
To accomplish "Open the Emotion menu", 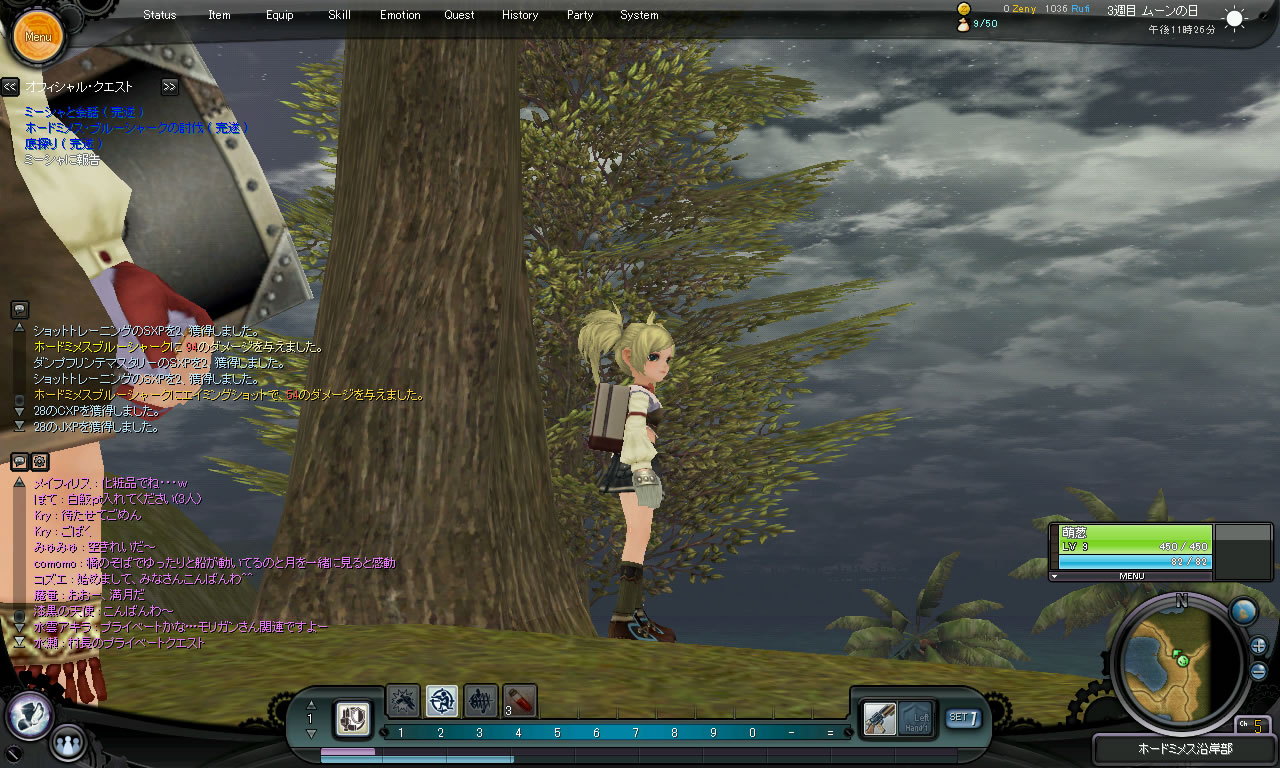I will click(x=400, y=15).
